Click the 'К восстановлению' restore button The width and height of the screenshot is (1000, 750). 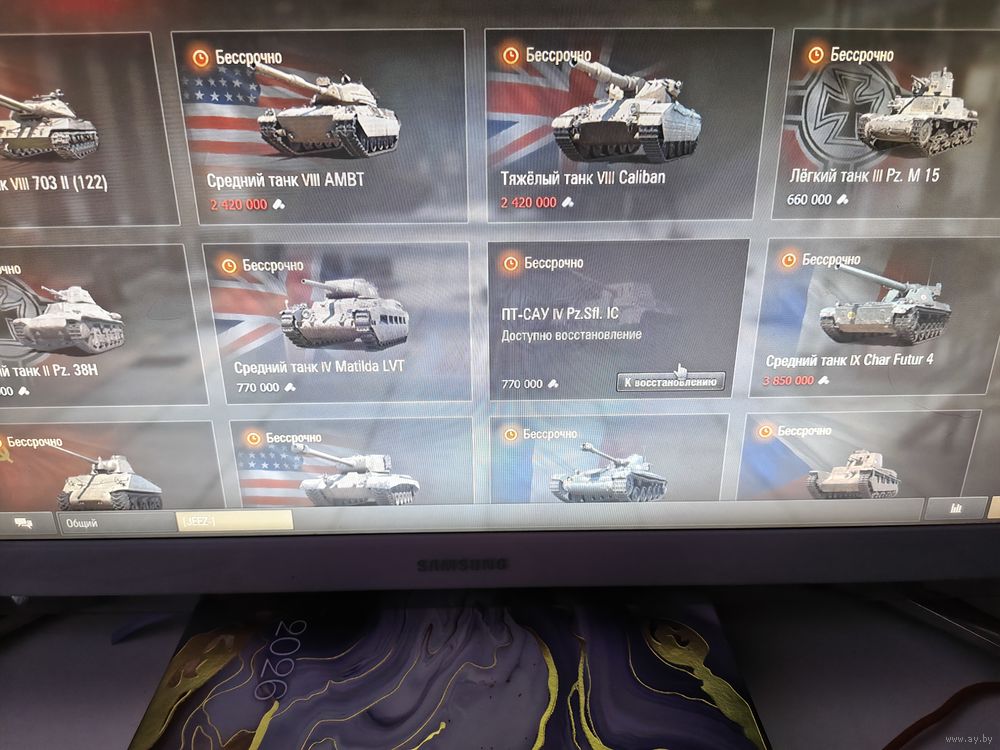670,383
